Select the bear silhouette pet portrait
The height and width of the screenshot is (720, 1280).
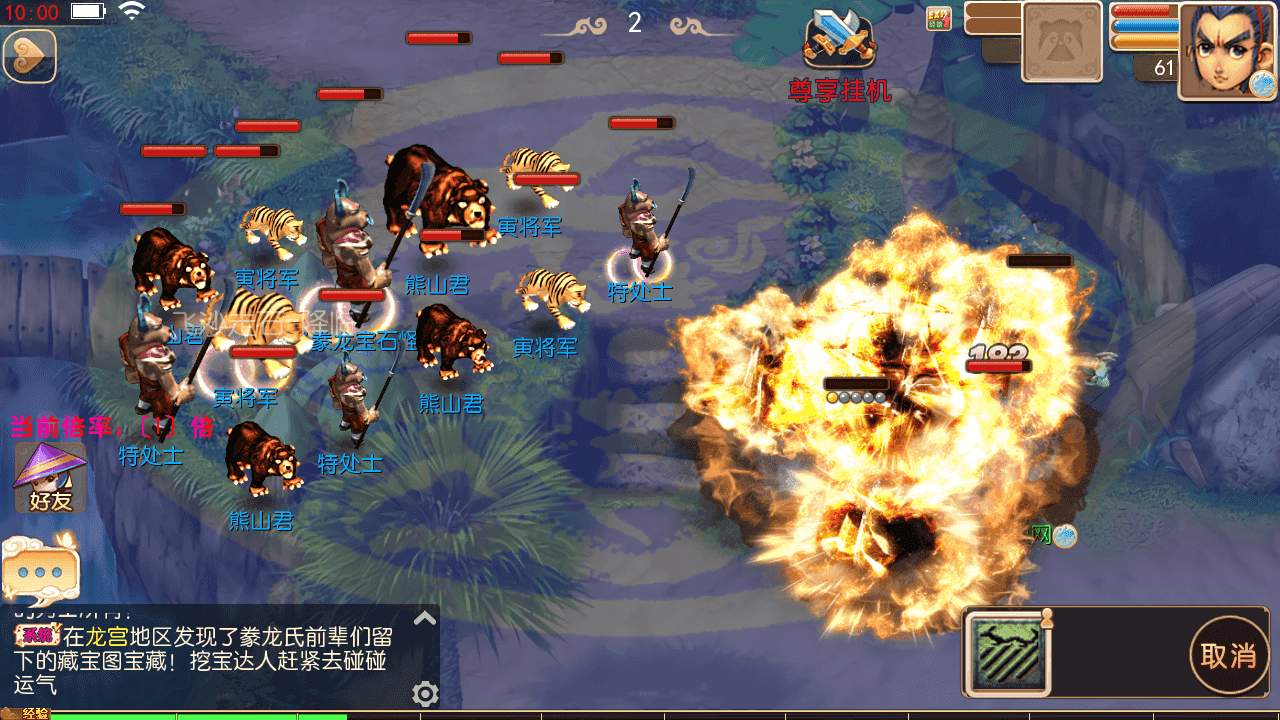[x=1061, y=42]
